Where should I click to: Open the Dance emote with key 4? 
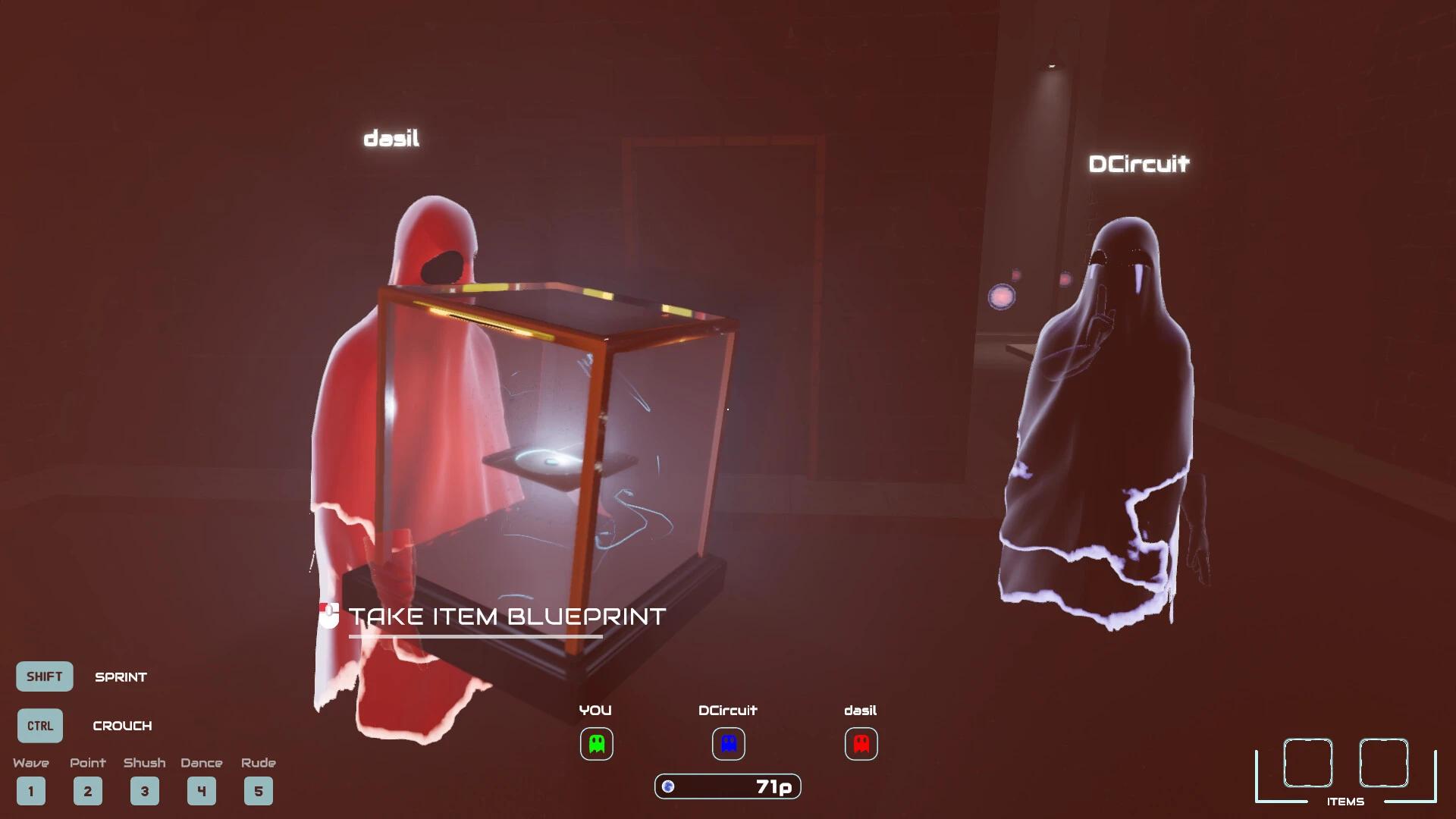pos(201,790)
